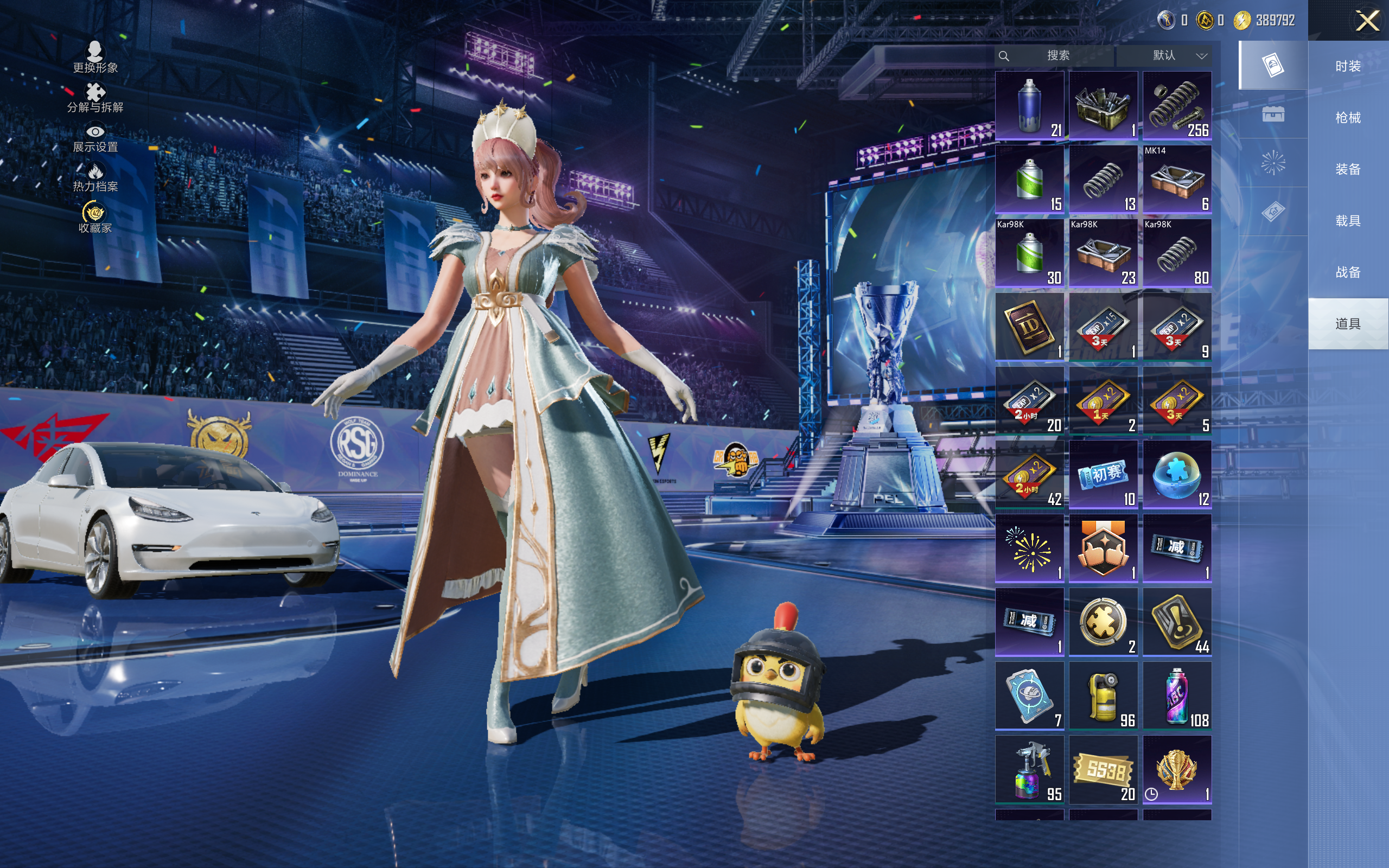Select the fireworks item slot
The height and width of the screenshot is (868, 1389).
click(x=1029, y=548)
